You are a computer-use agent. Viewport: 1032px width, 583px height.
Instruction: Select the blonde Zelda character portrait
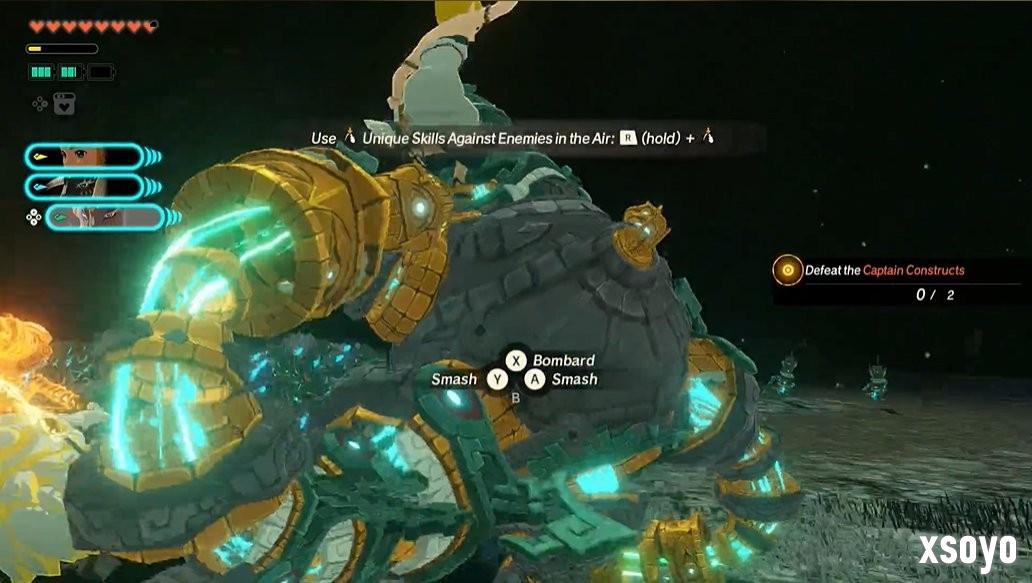pos(84,156)
